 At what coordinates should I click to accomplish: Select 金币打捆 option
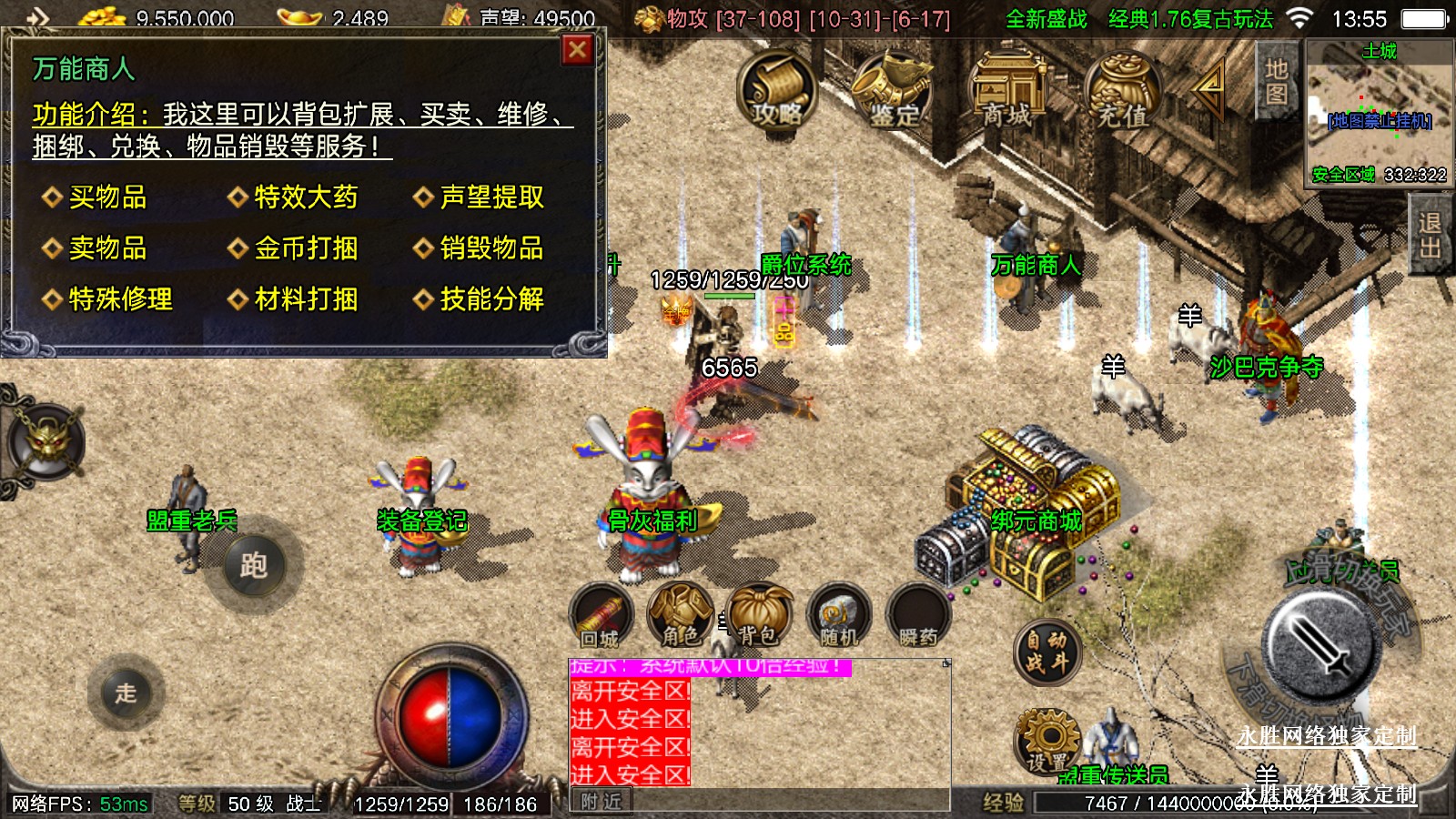[306, 248]
